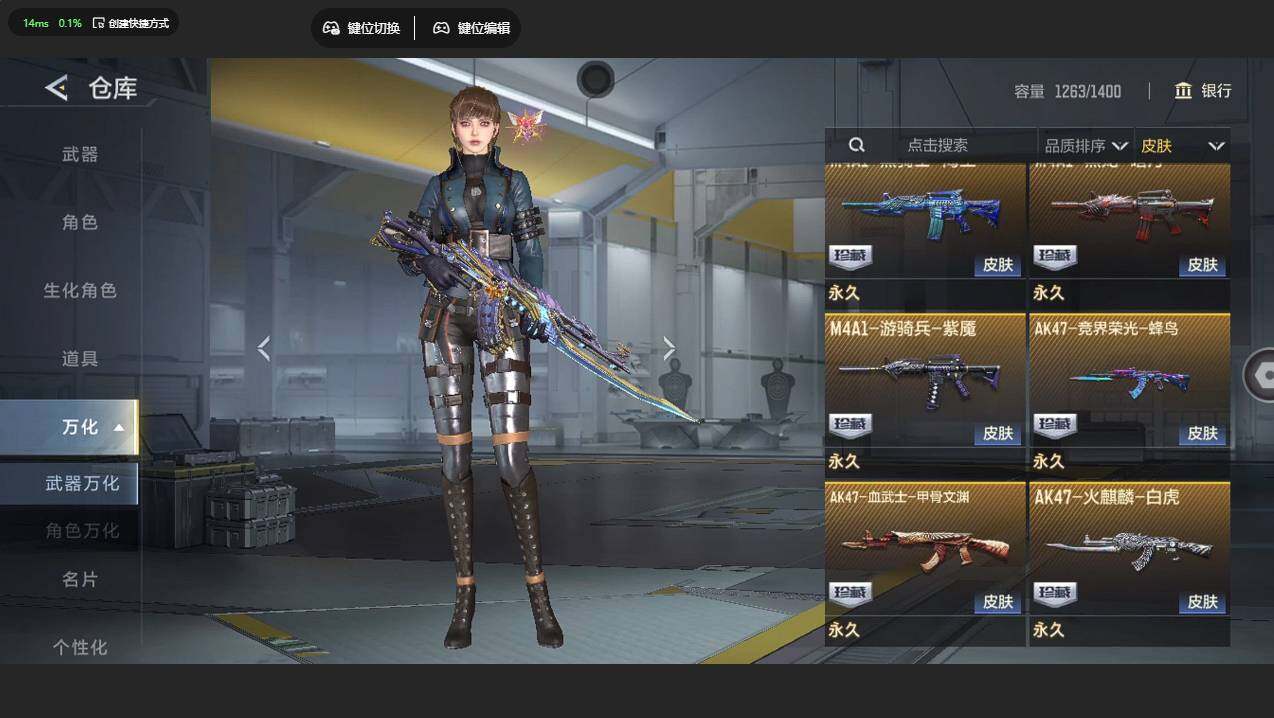1274x718 pixels.
Task: Open the 品质排序 sort dropdown
Action: point(1086,145)
